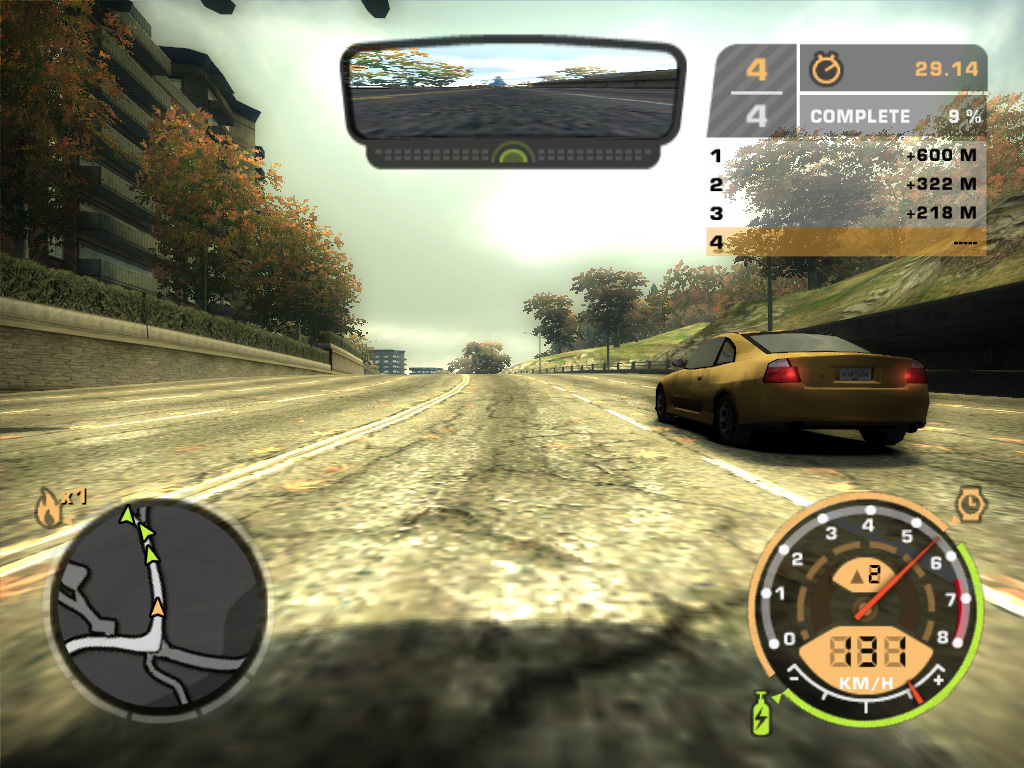The image size is (1024, 768).
Task: Activate the speedbreaker clock icon
Action: [970, 505]
